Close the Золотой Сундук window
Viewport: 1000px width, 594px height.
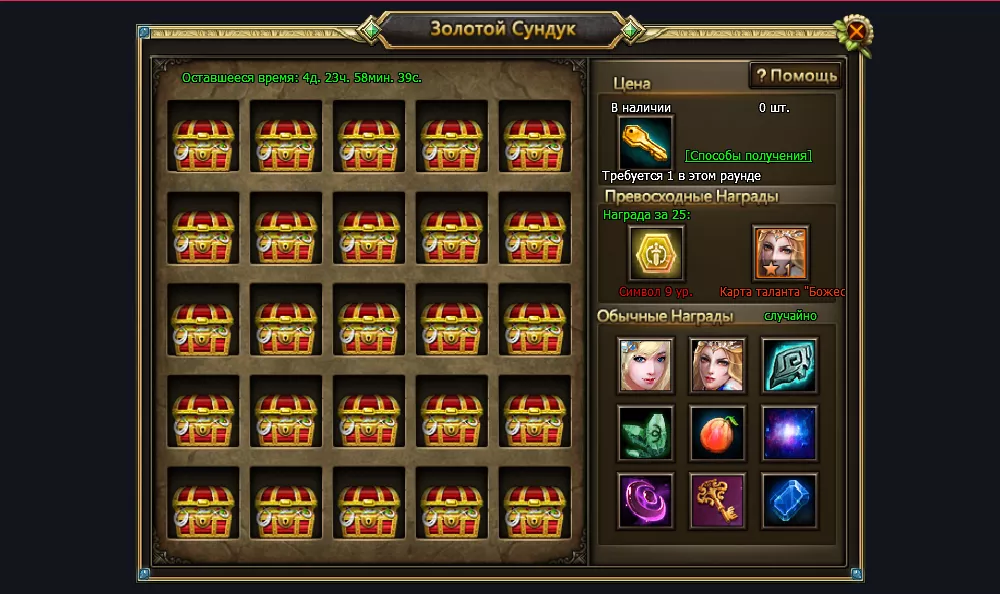[x=856, y=33]
